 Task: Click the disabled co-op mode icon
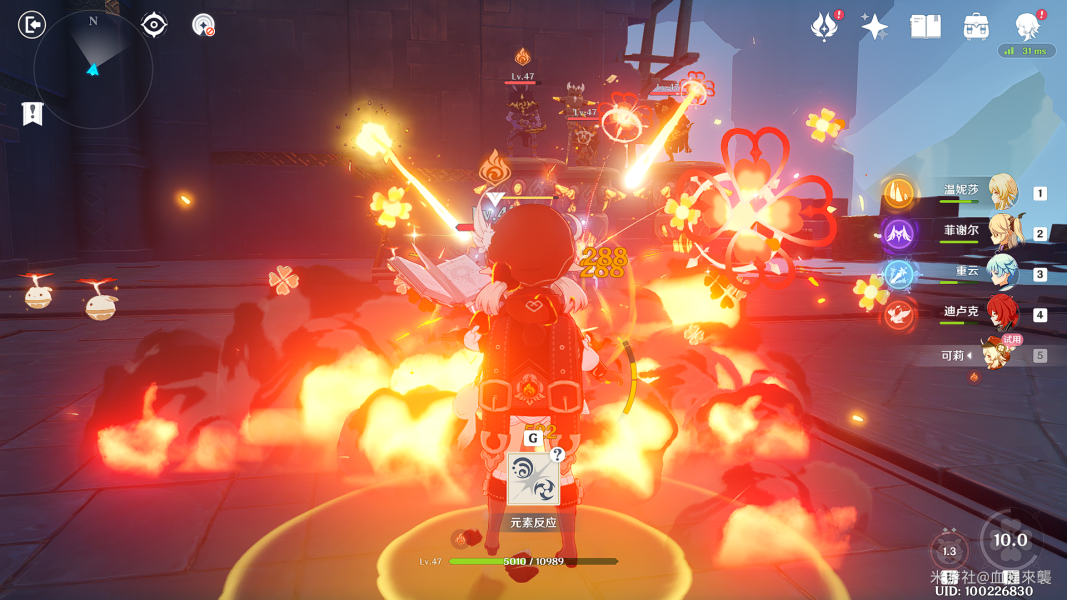203,26
